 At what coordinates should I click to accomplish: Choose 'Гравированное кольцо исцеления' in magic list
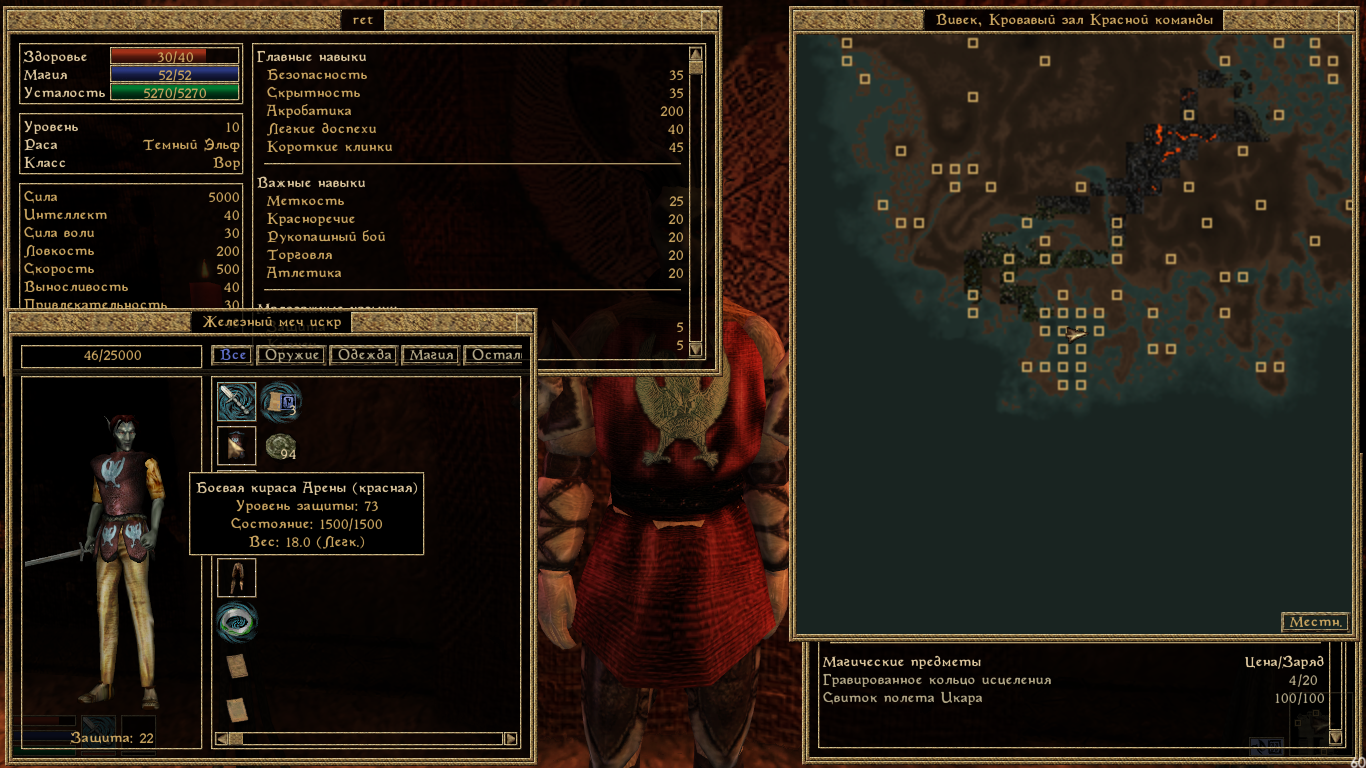point(937,680)
